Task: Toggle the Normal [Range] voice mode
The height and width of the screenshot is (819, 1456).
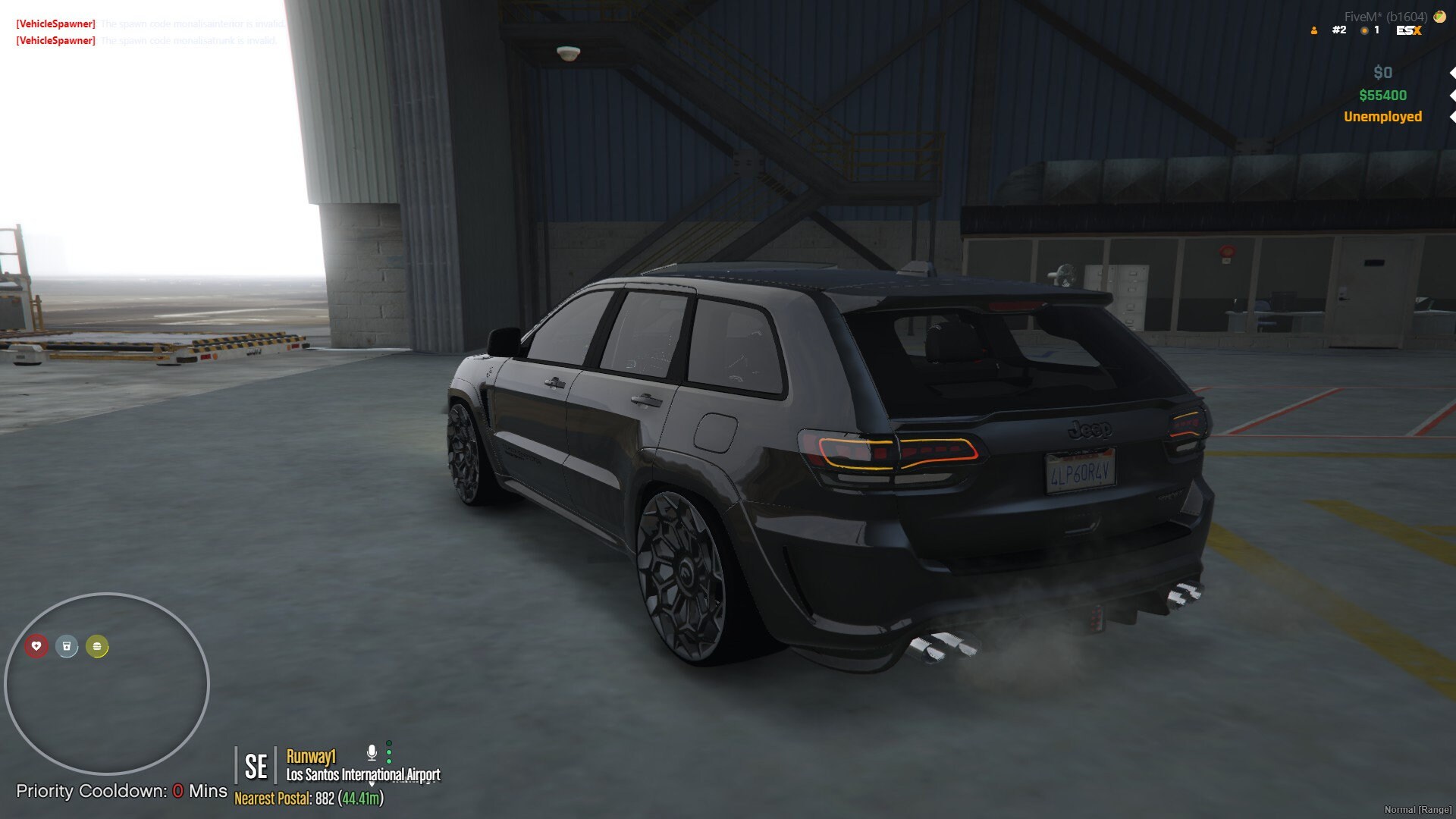Action: (x=1418, y=811)
